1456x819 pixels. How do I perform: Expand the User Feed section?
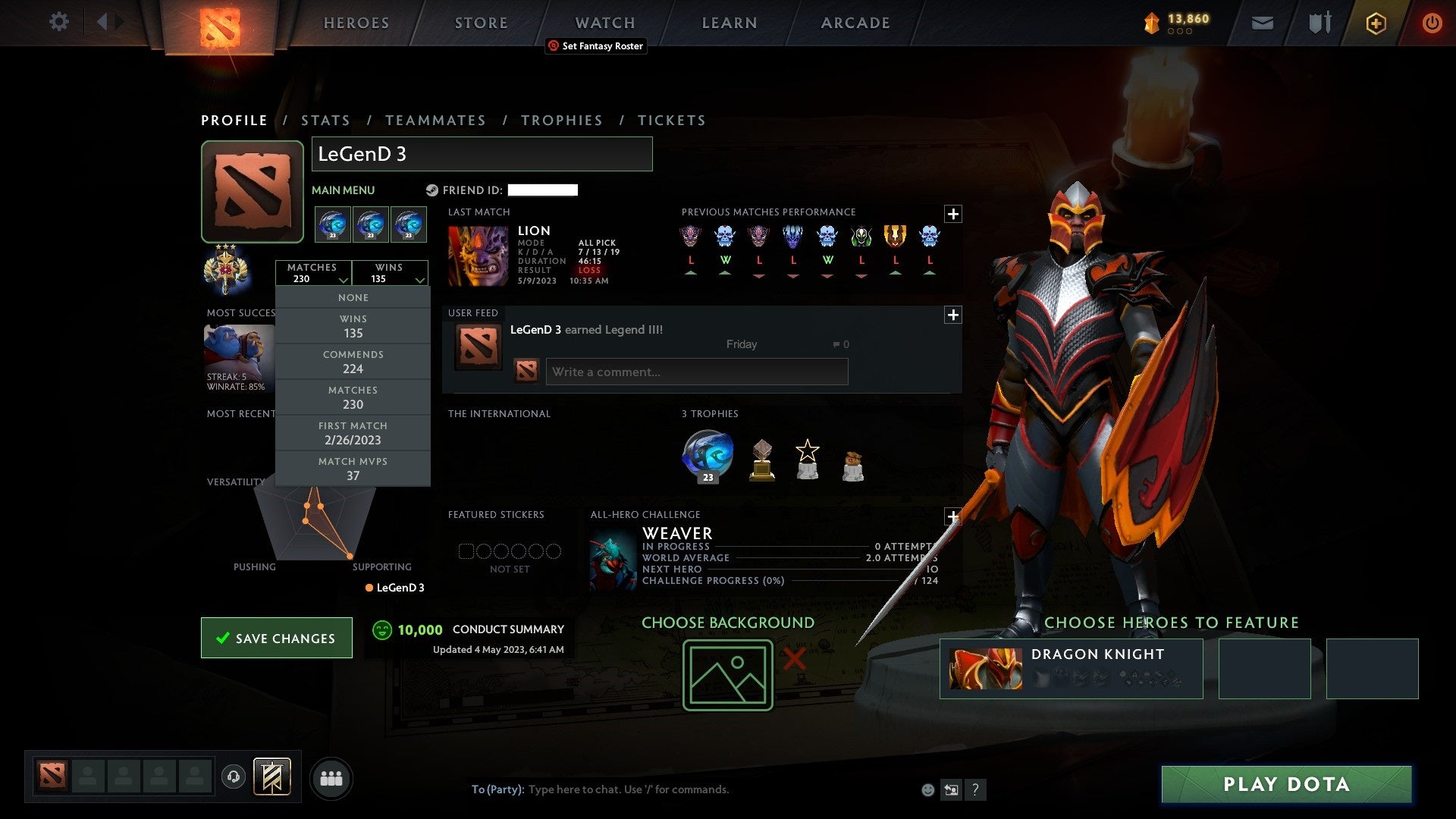click(954, 313)
